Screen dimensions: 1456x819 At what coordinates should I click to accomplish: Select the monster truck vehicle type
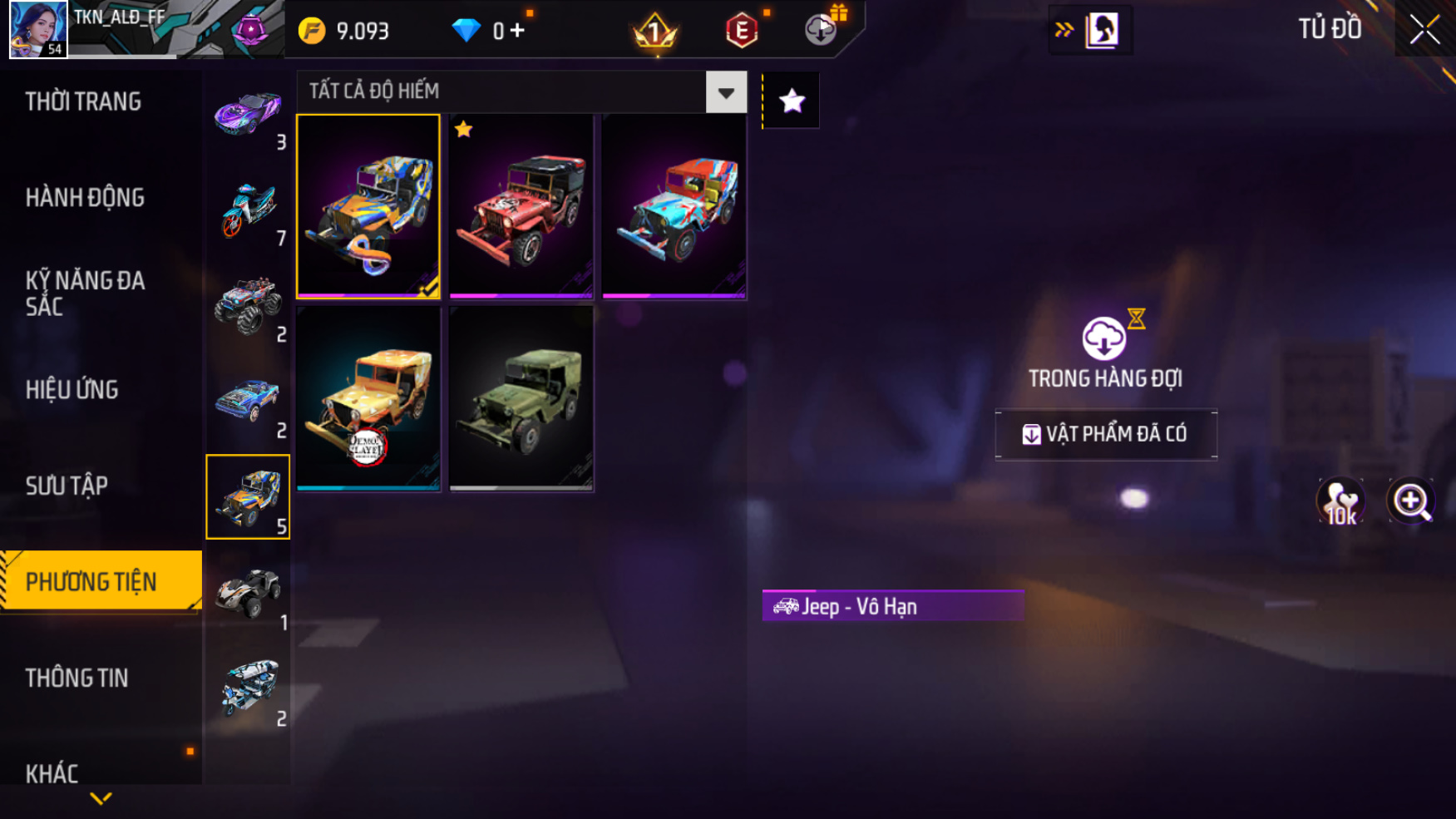(248, 306)
